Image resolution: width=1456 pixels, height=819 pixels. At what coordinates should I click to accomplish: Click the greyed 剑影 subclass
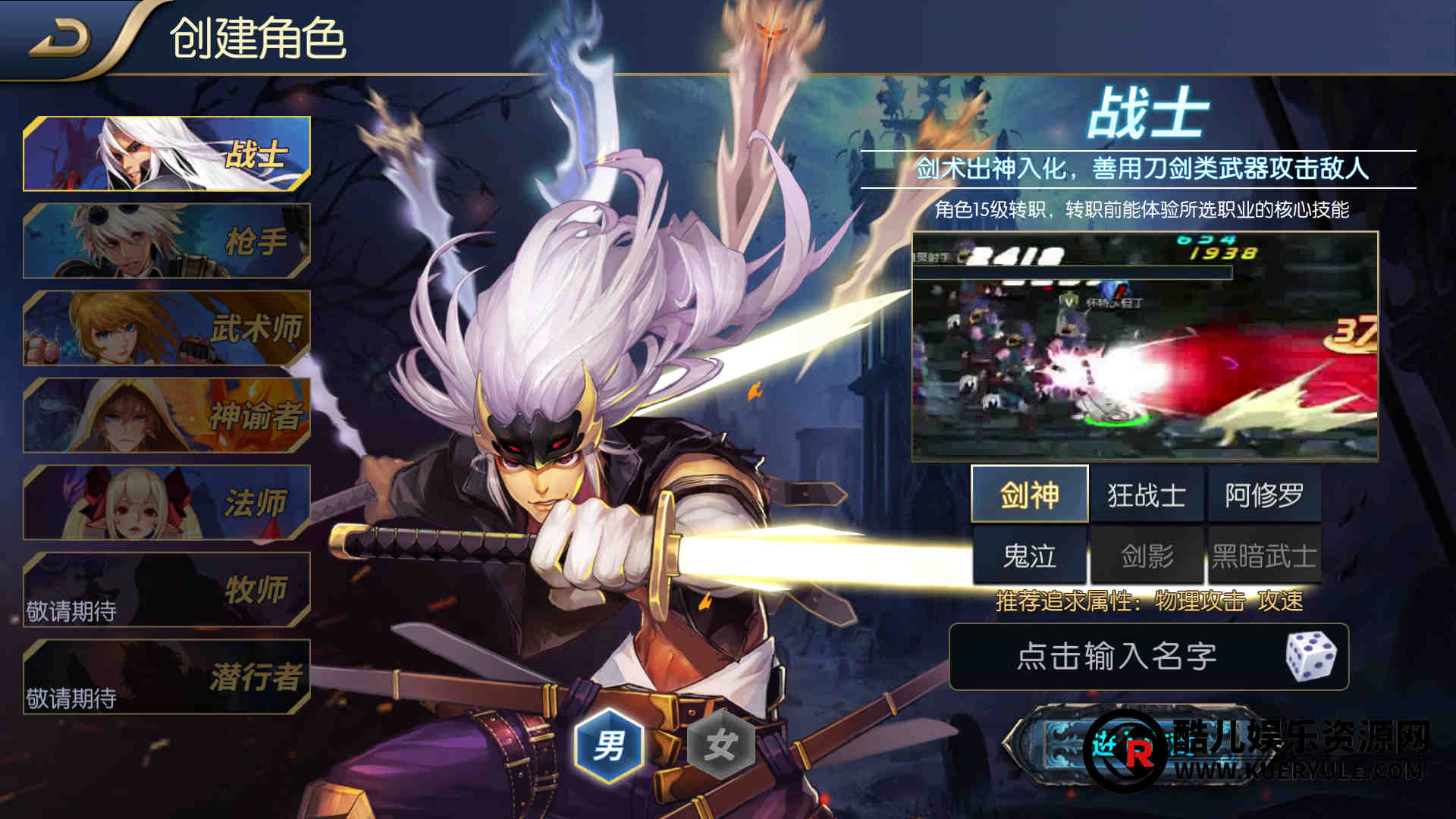[x=1147, y=556]
